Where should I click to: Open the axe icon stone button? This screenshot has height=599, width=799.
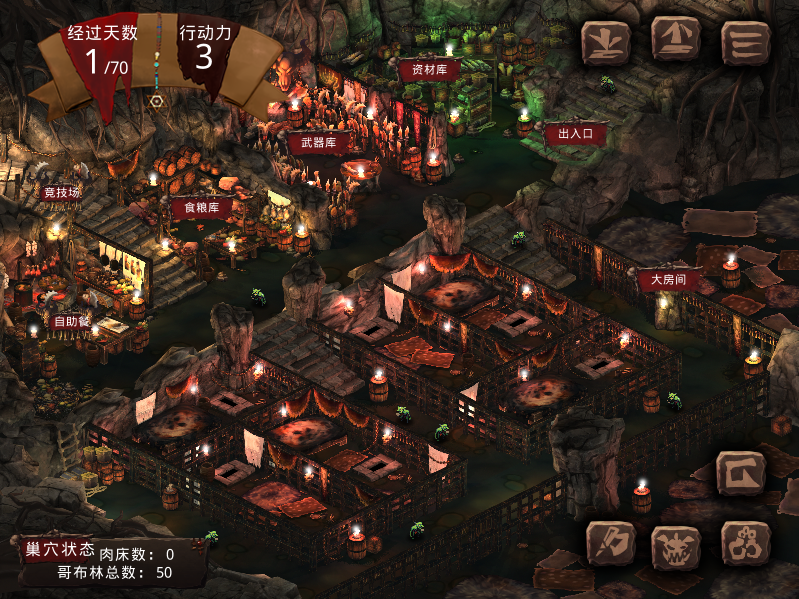point(611,545)
